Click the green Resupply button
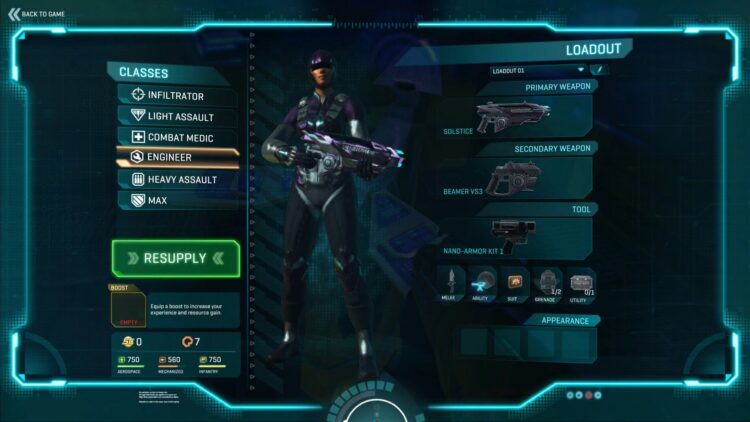 click(x=175, y=258)
